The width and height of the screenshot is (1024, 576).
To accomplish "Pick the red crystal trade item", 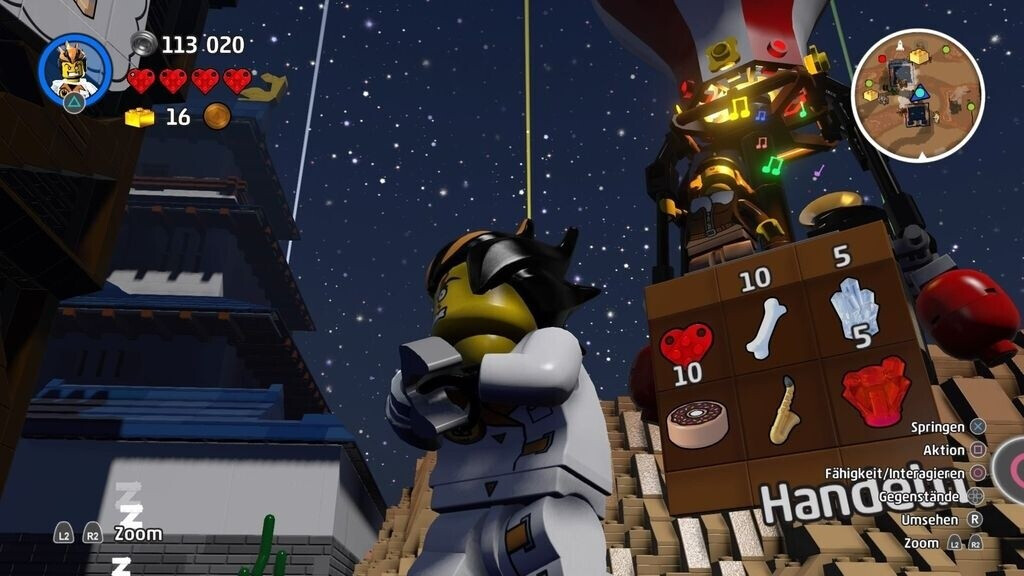I will (x=873, y=390).
